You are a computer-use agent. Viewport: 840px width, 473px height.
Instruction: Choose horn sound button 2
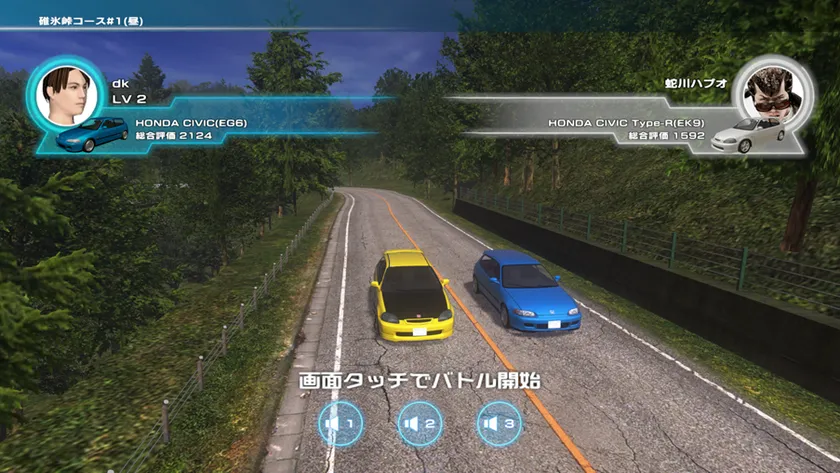pos(420,423)
